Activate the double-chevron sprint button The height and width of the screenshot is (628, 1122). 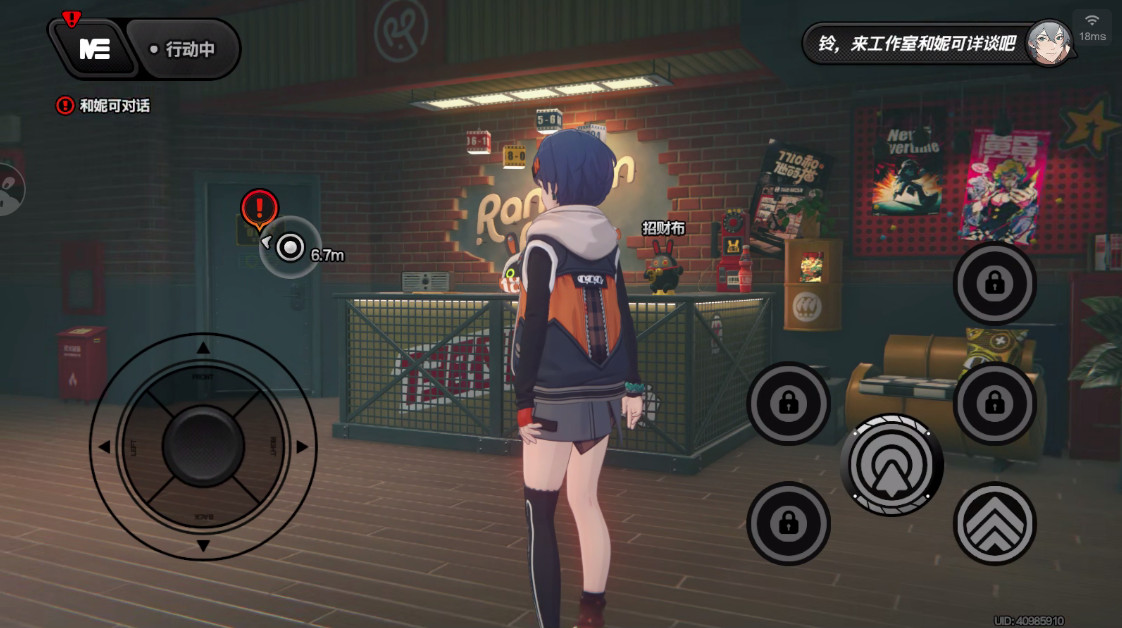(x=994, y=523)
